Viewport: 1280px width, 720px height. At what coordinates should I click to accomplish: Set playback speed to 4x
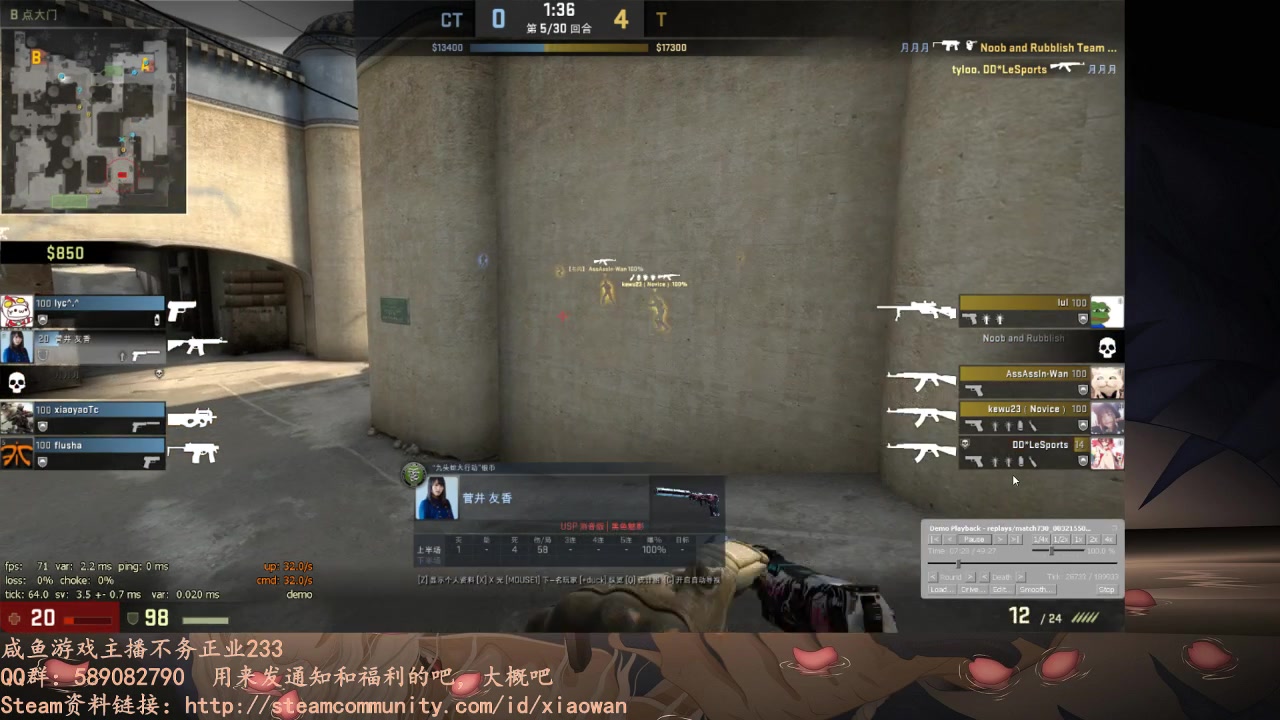[1110, 539]
